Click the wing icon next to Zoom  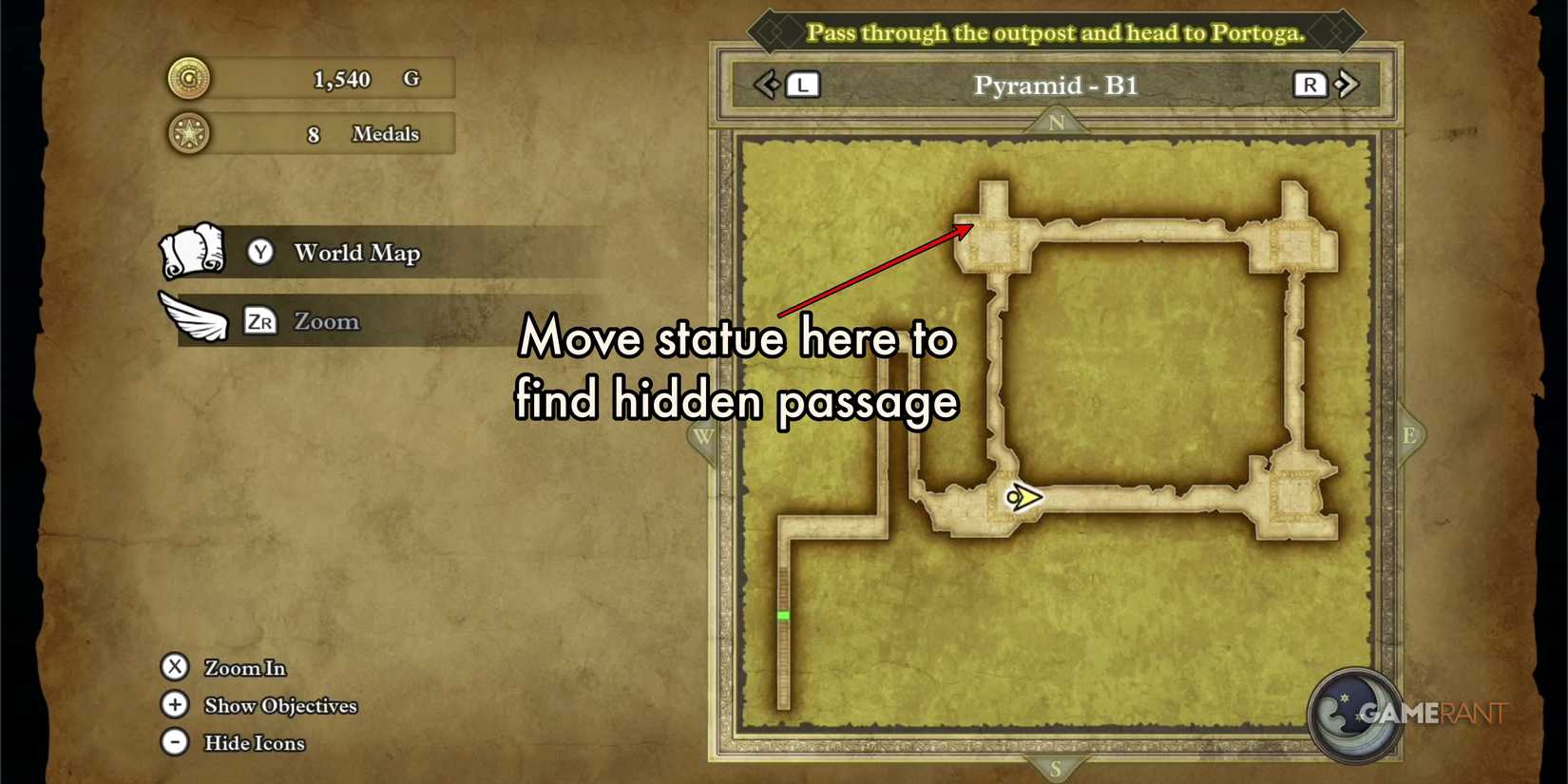point(193,320)
